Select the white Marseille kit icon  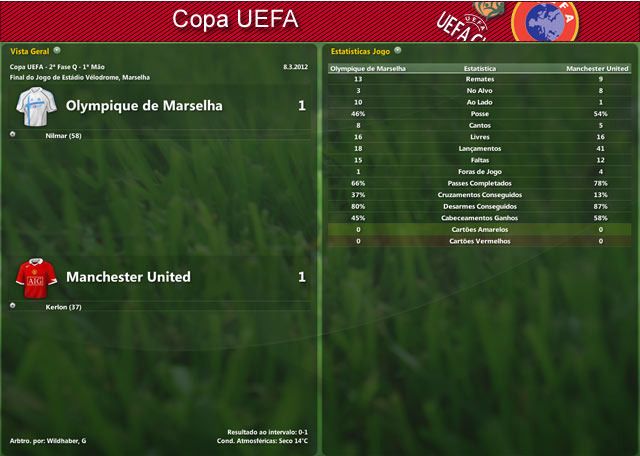[35, 105]
